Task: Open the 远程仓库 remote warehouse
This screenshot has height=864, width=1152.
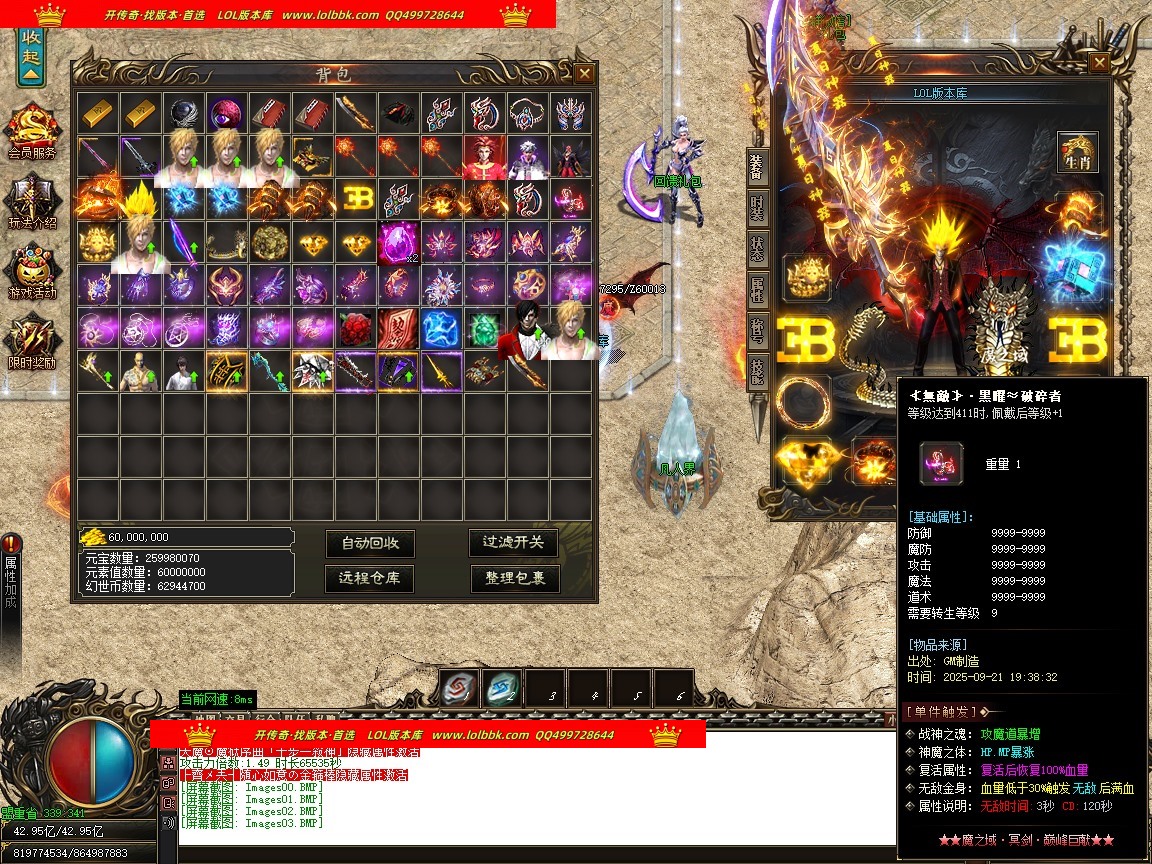Action: tap(370, 578)
